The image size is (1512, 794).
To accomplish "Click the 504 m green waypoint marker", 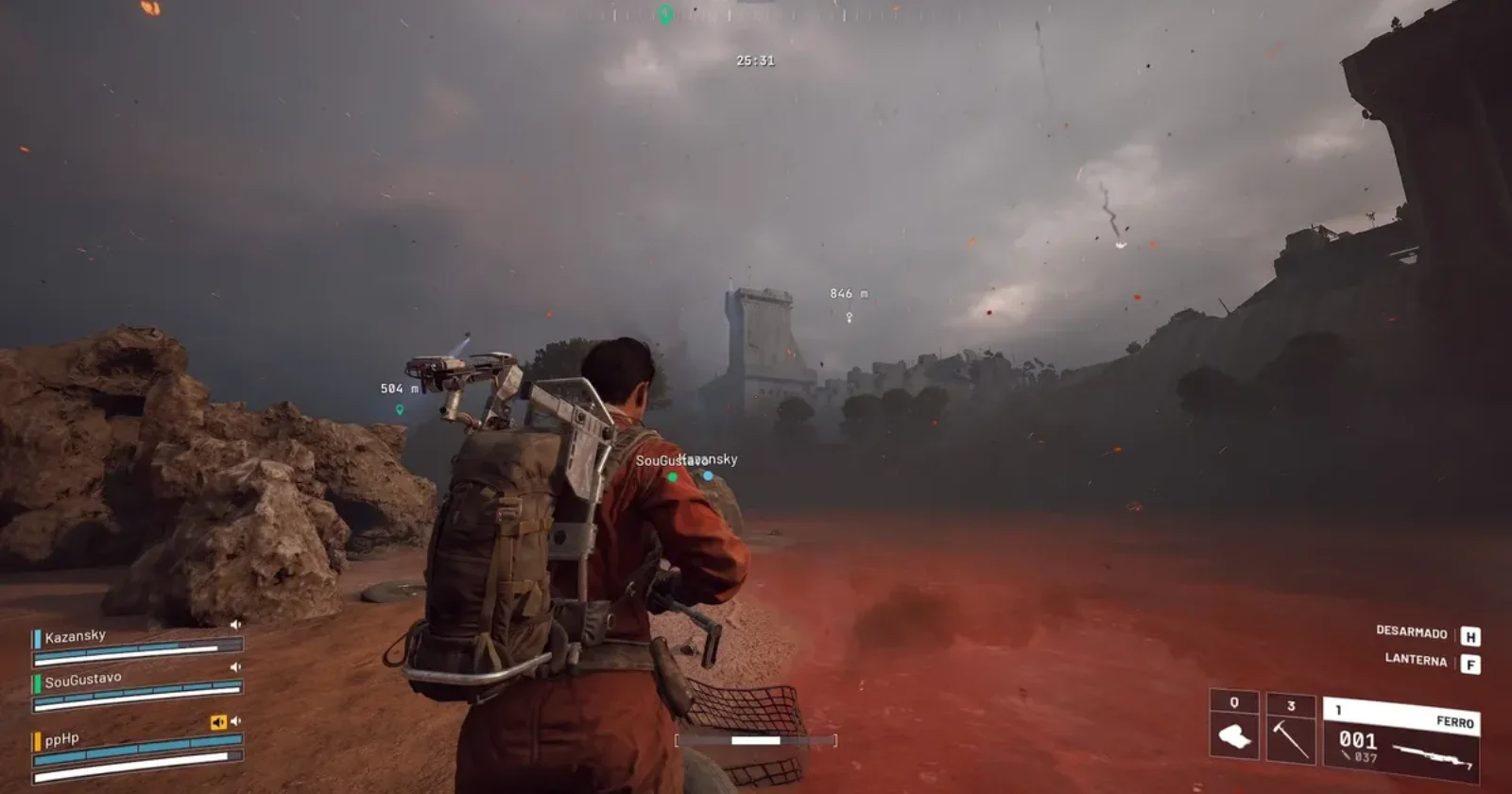I will 400,409.
